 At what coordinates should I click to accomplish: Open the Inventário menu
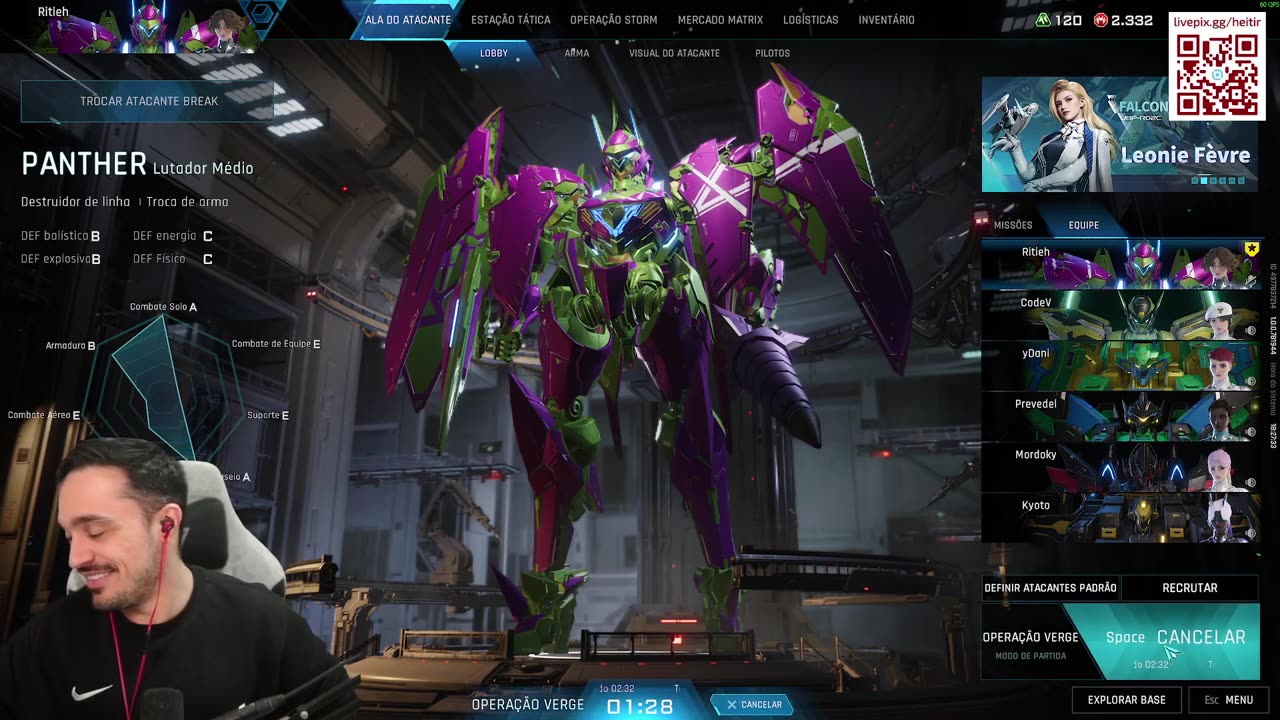(x=886, y=20)
